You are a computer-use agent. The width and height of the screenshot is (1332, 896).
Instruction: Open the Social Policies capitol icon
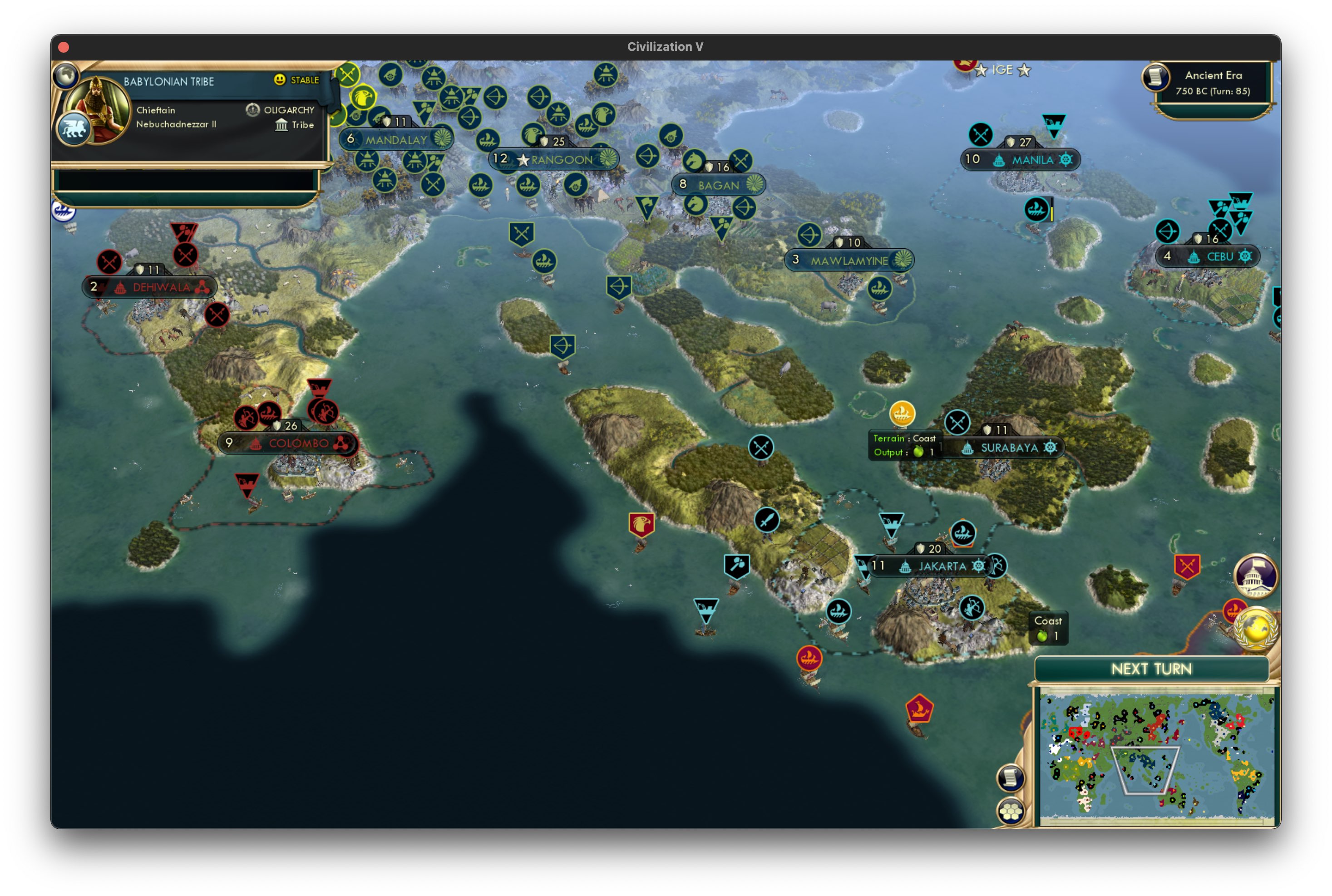(x=1257, y=577)
